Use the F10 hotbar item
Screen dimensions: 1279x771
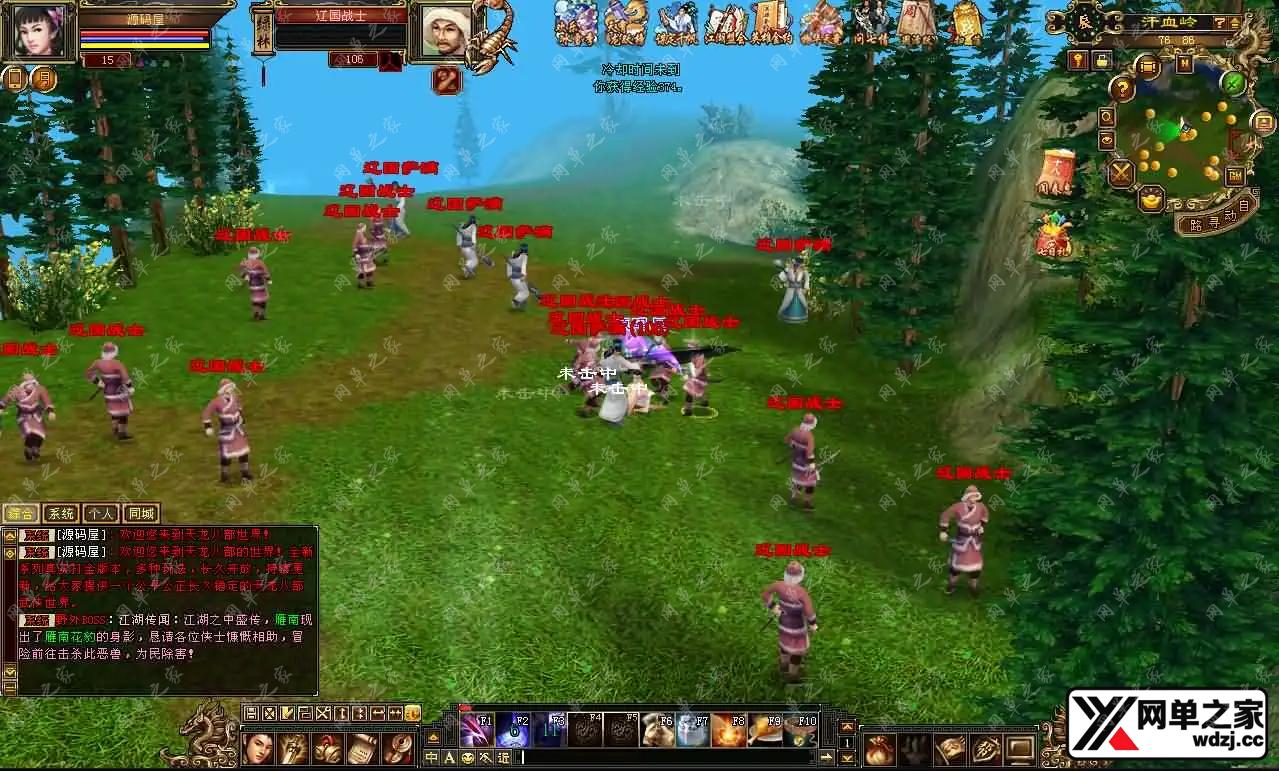800,730
